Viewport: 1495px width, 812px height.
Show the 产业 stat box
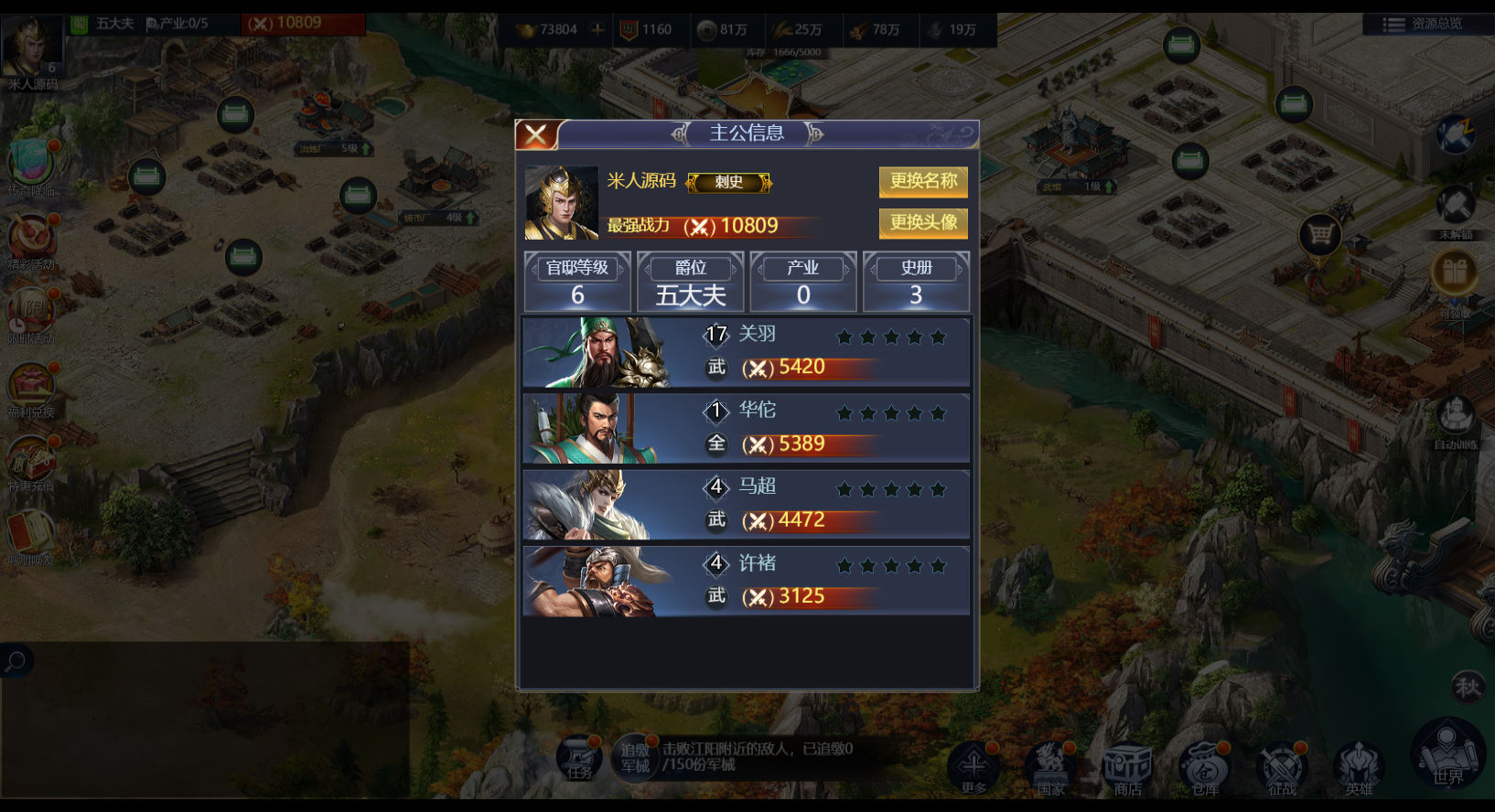coord(803,282)
